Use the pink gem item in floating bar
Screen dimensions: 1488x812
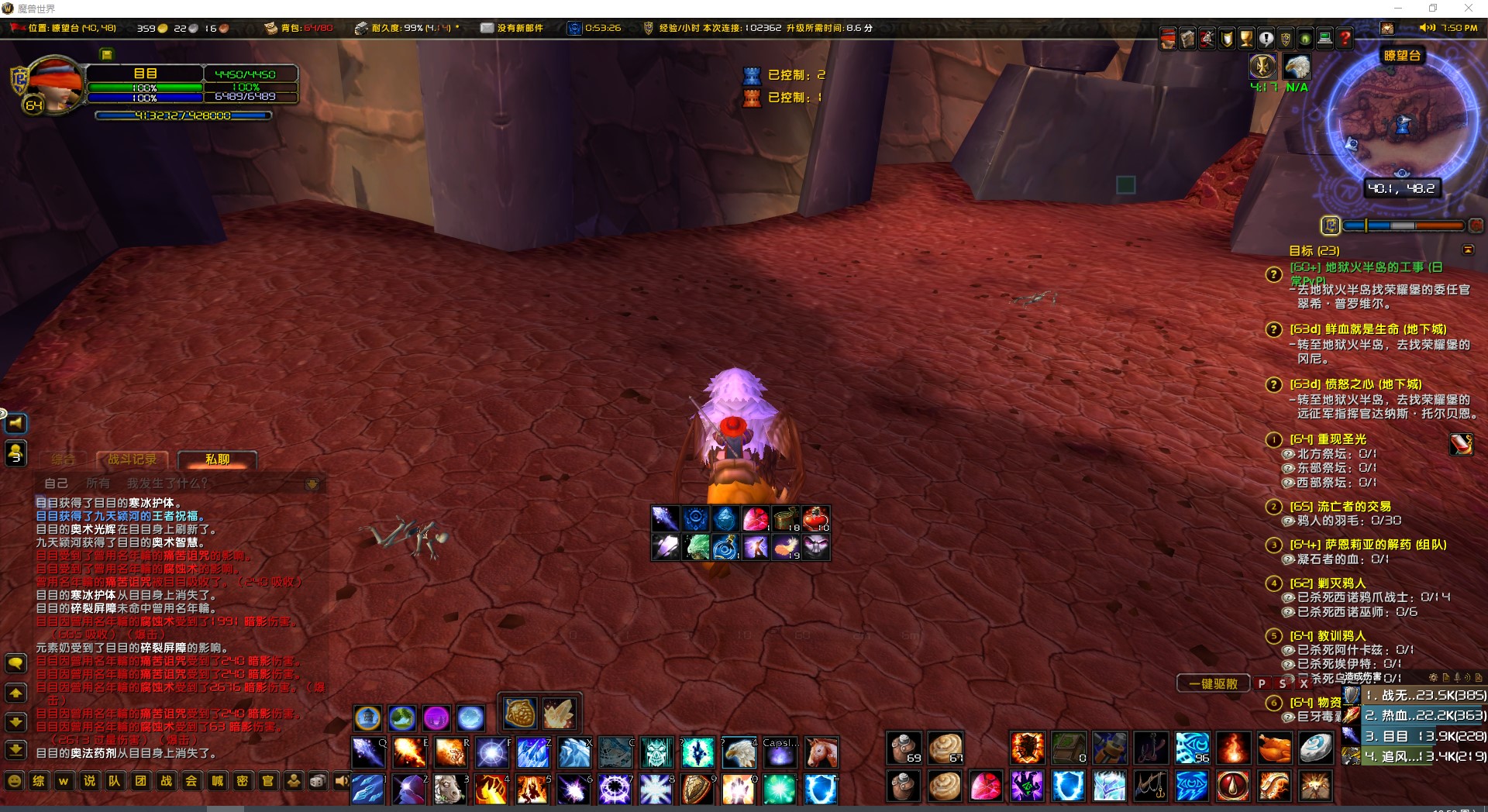tap(756, 518)
